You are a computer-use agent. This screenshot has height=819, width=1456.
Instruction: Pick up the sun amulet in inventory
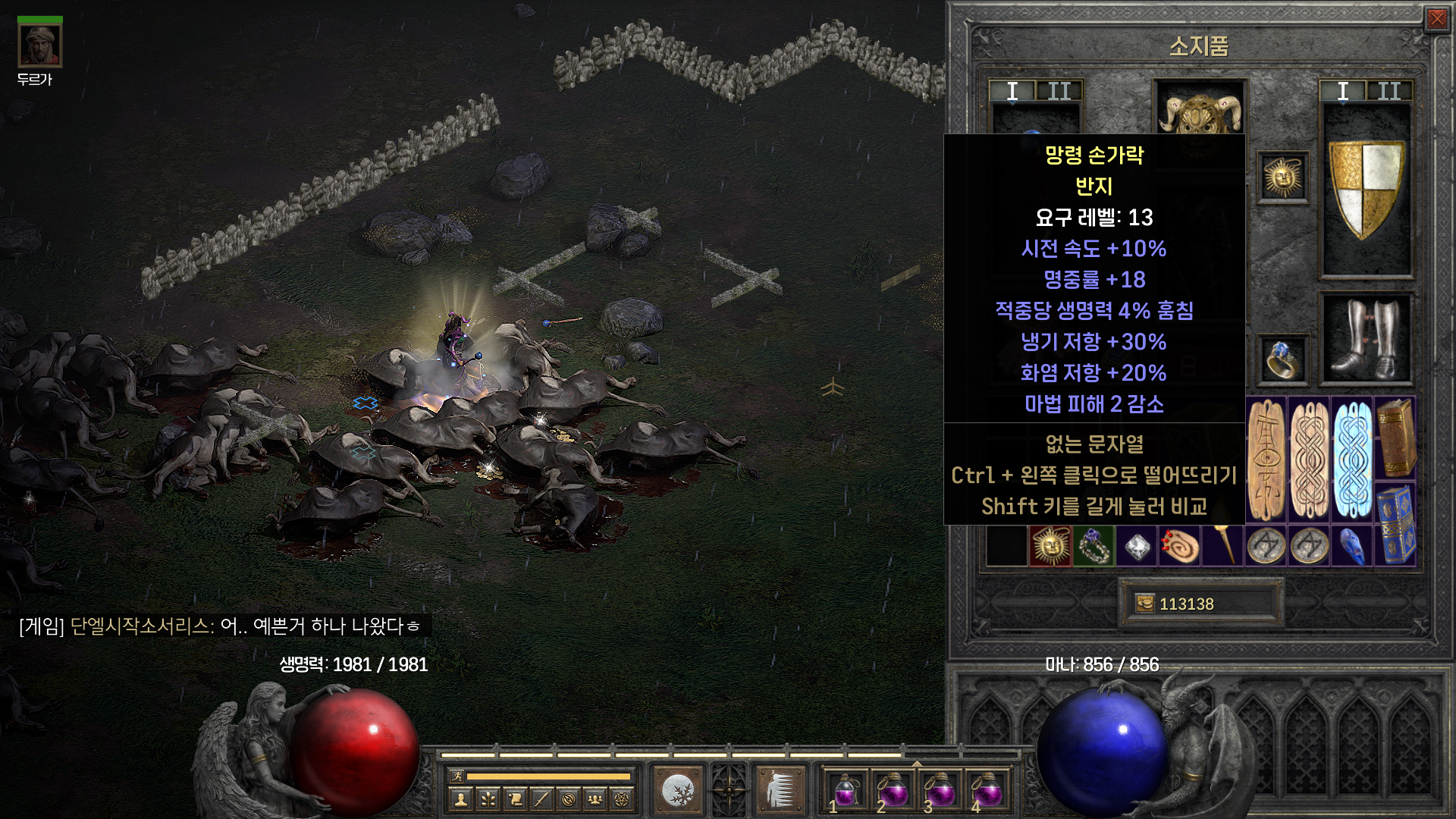[x=1050, y=546]
